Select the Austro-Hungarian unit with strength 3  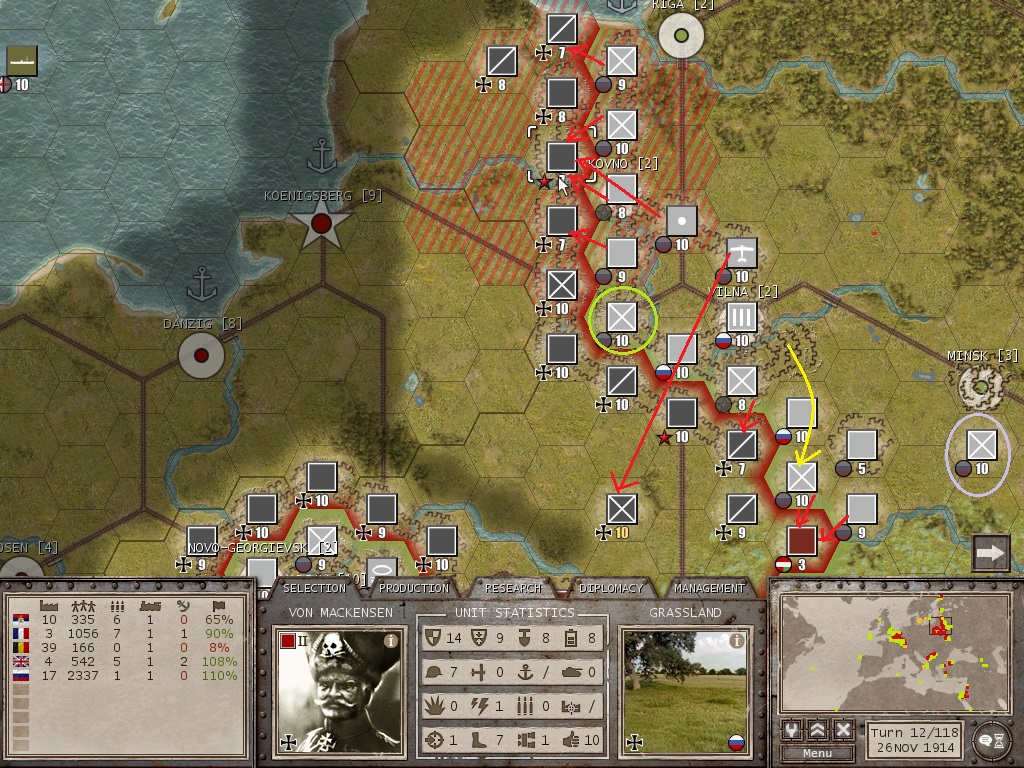[x=802, y=541]
